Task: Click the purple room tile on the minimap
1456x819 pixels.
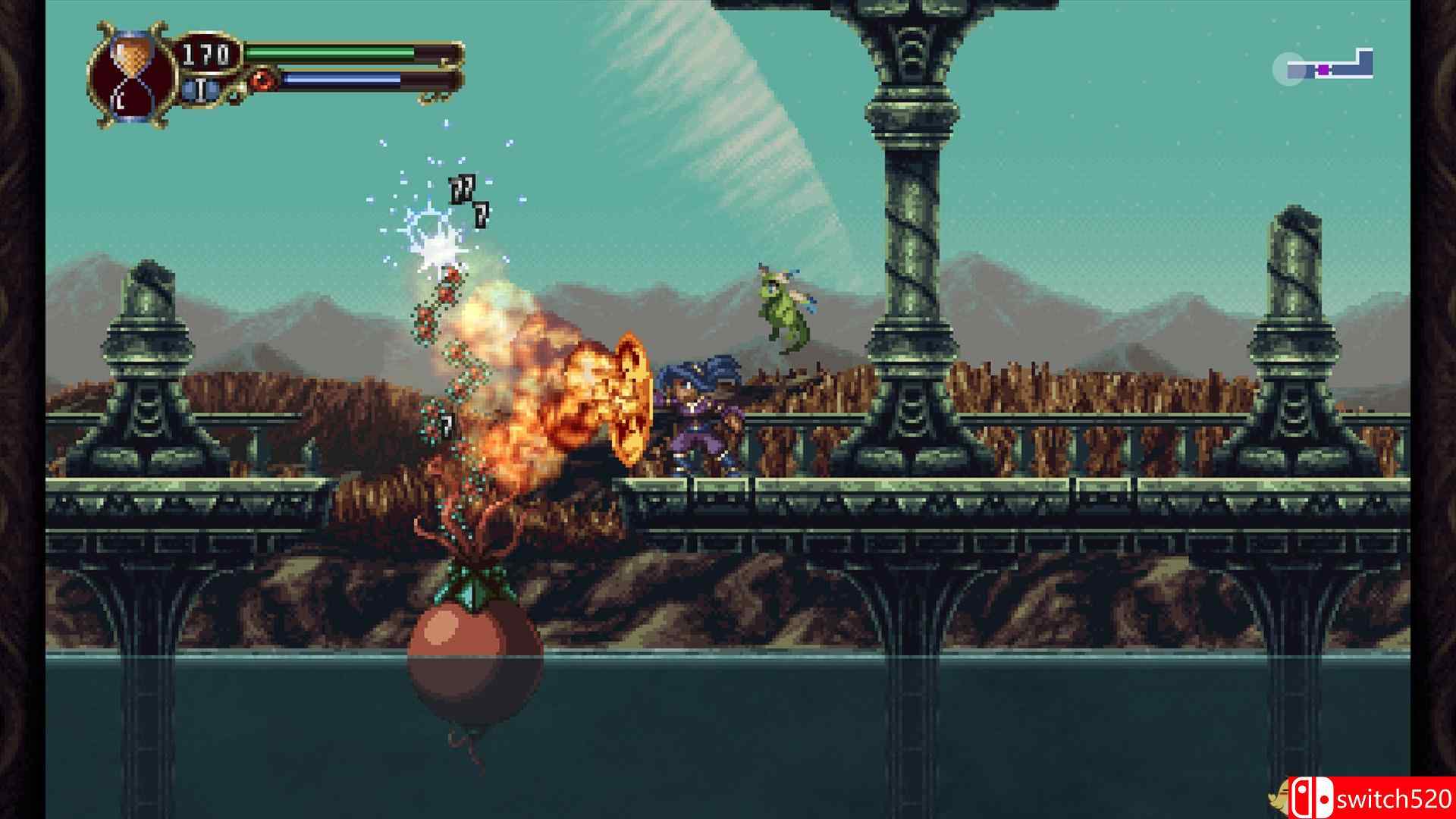Action: coord(1323,70)
